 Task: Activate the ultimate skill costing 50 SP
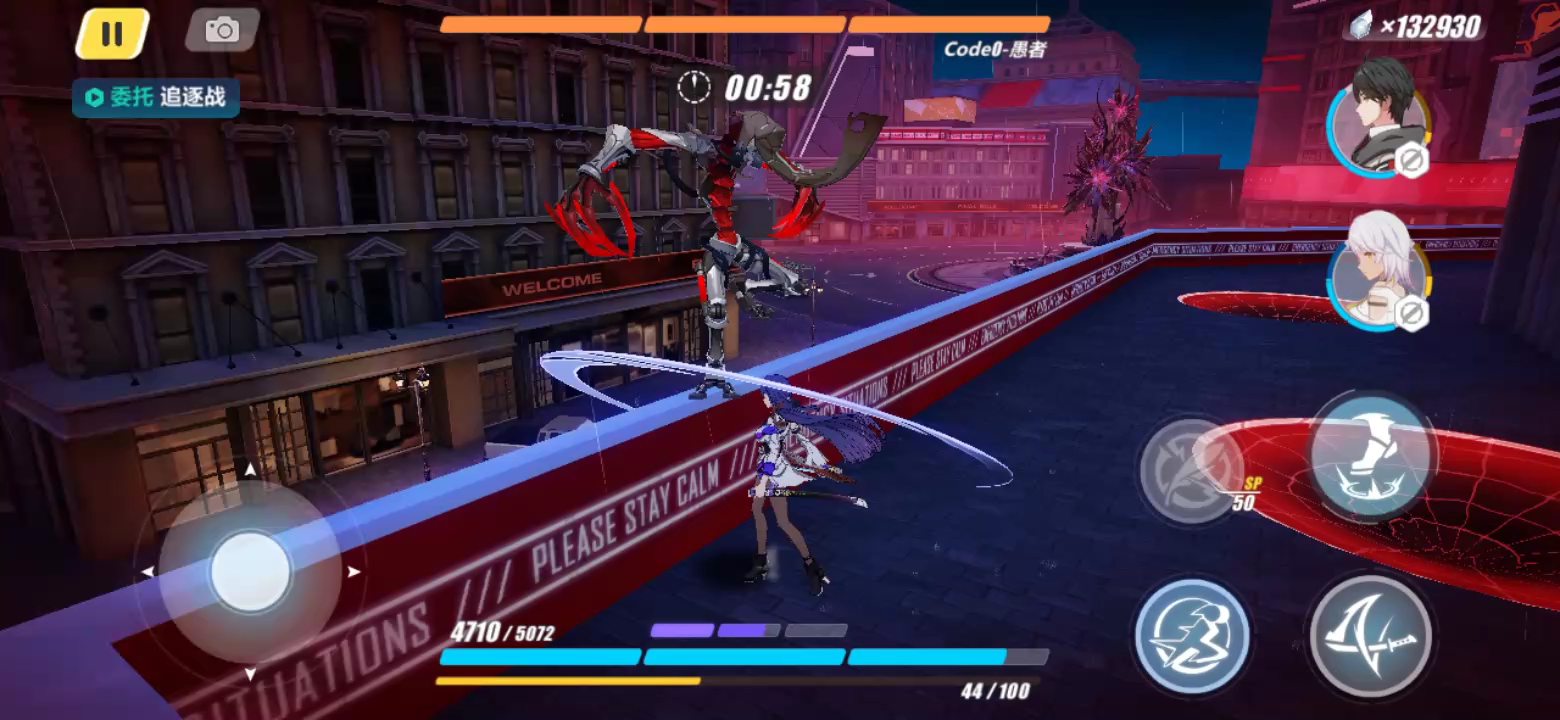coord(1192,469)
